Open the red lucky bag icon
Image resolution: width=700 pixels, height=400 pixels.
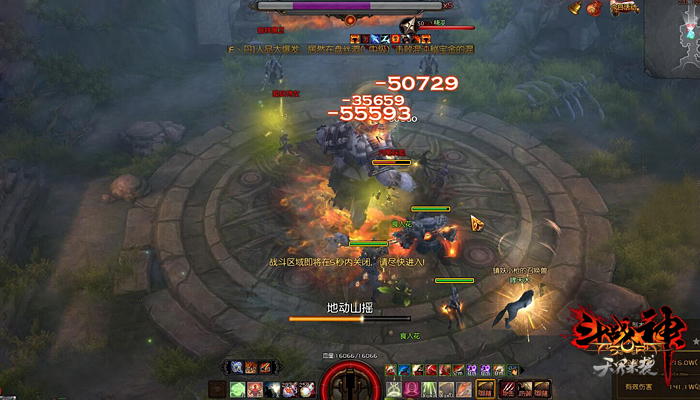point(594,8)
